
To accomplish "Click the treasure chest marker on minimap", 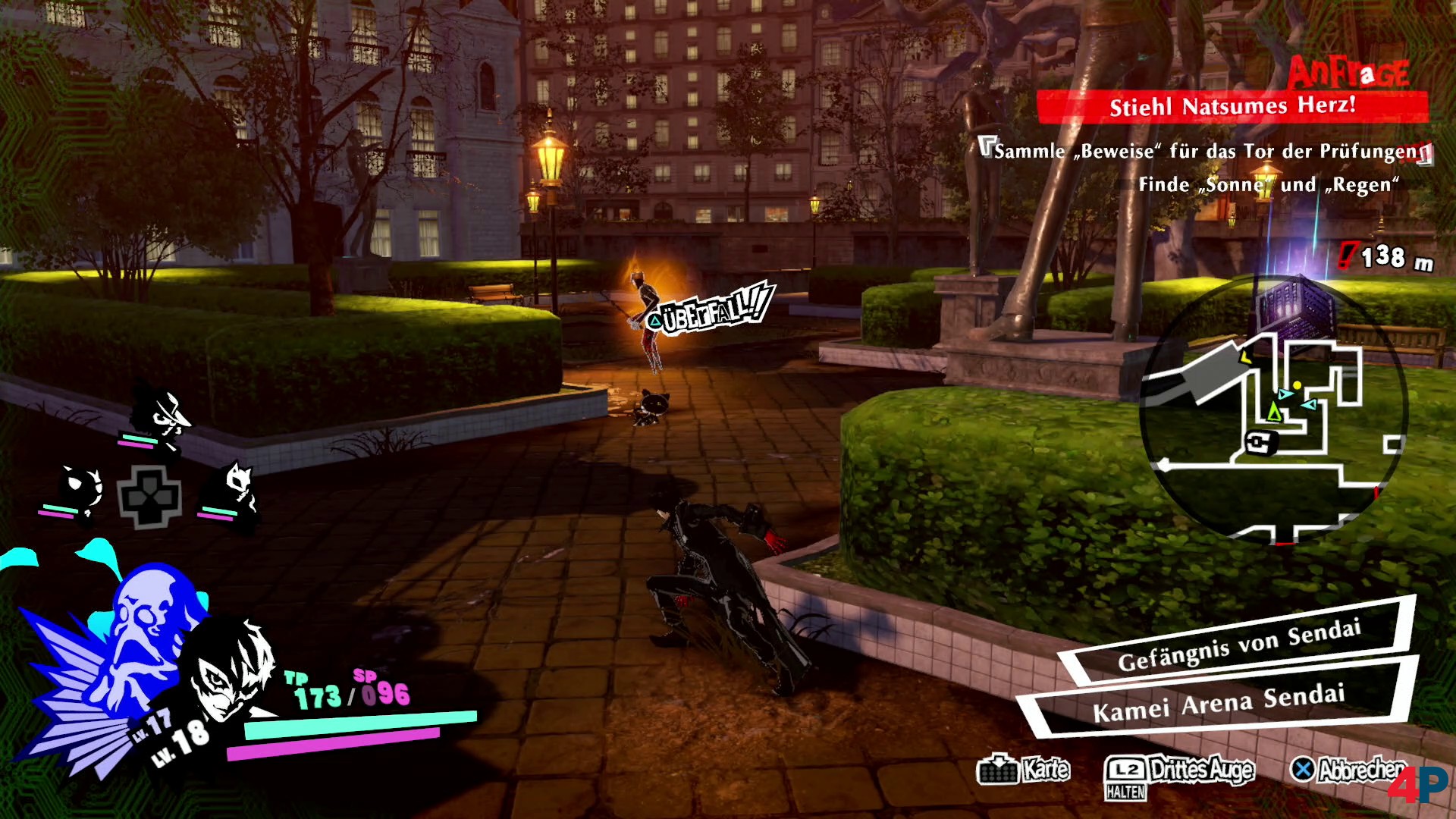I will point(1261,441).
